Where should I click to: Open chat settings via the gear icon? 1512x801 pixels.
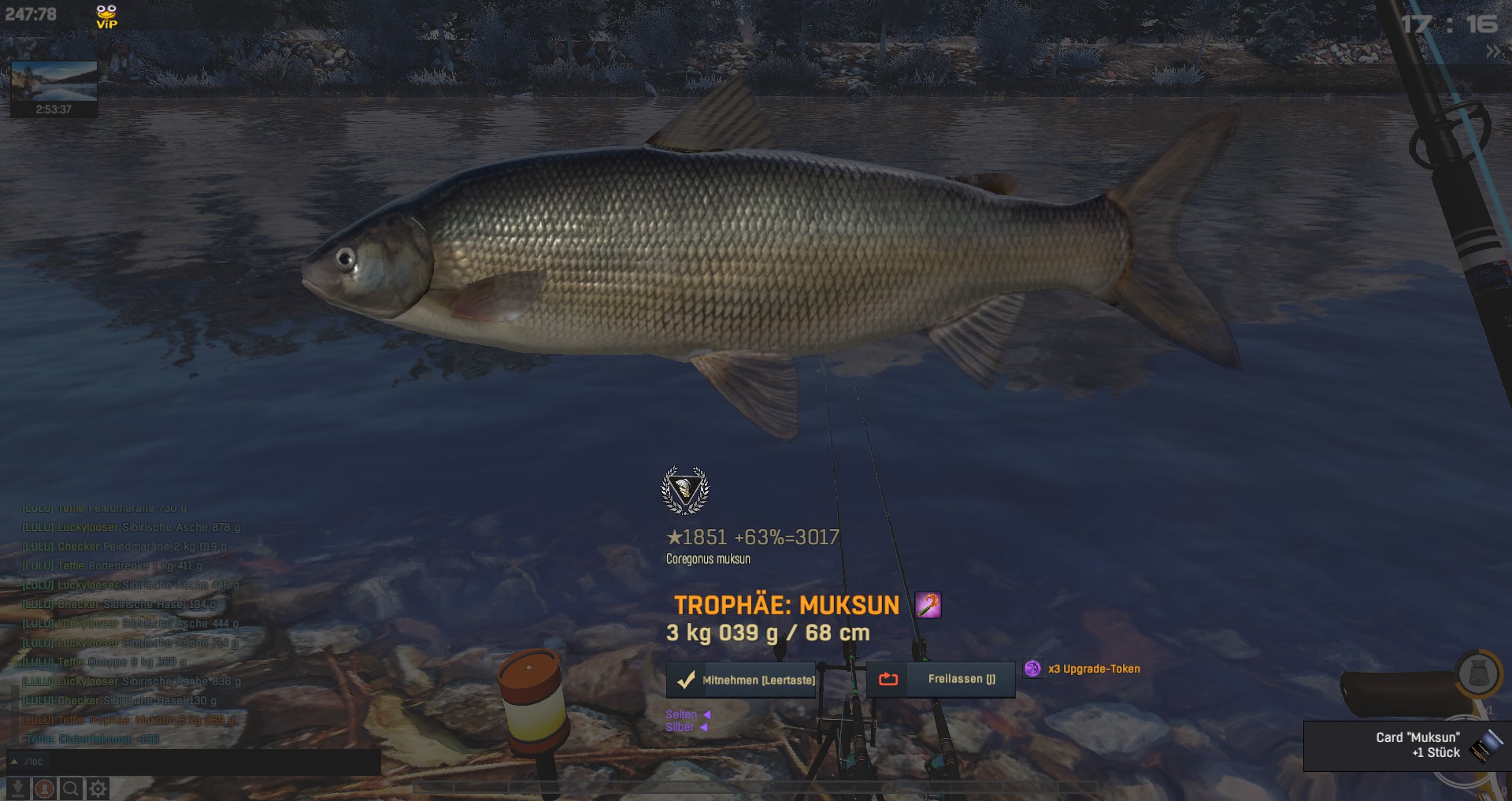(98, 788)
